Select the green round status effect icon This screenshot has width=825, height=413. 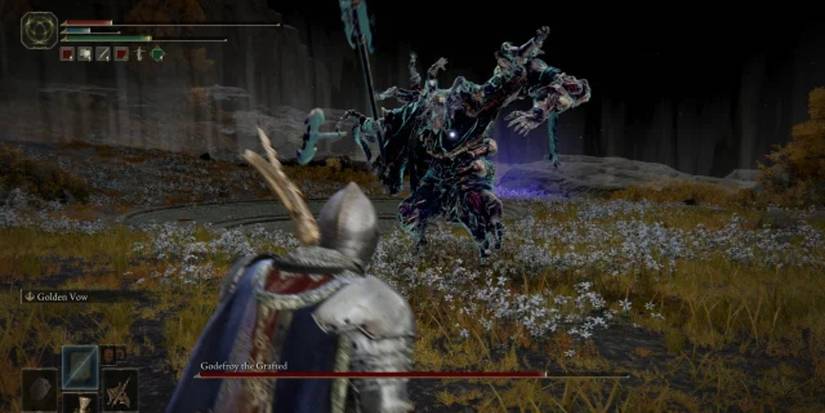pos(157,54)
